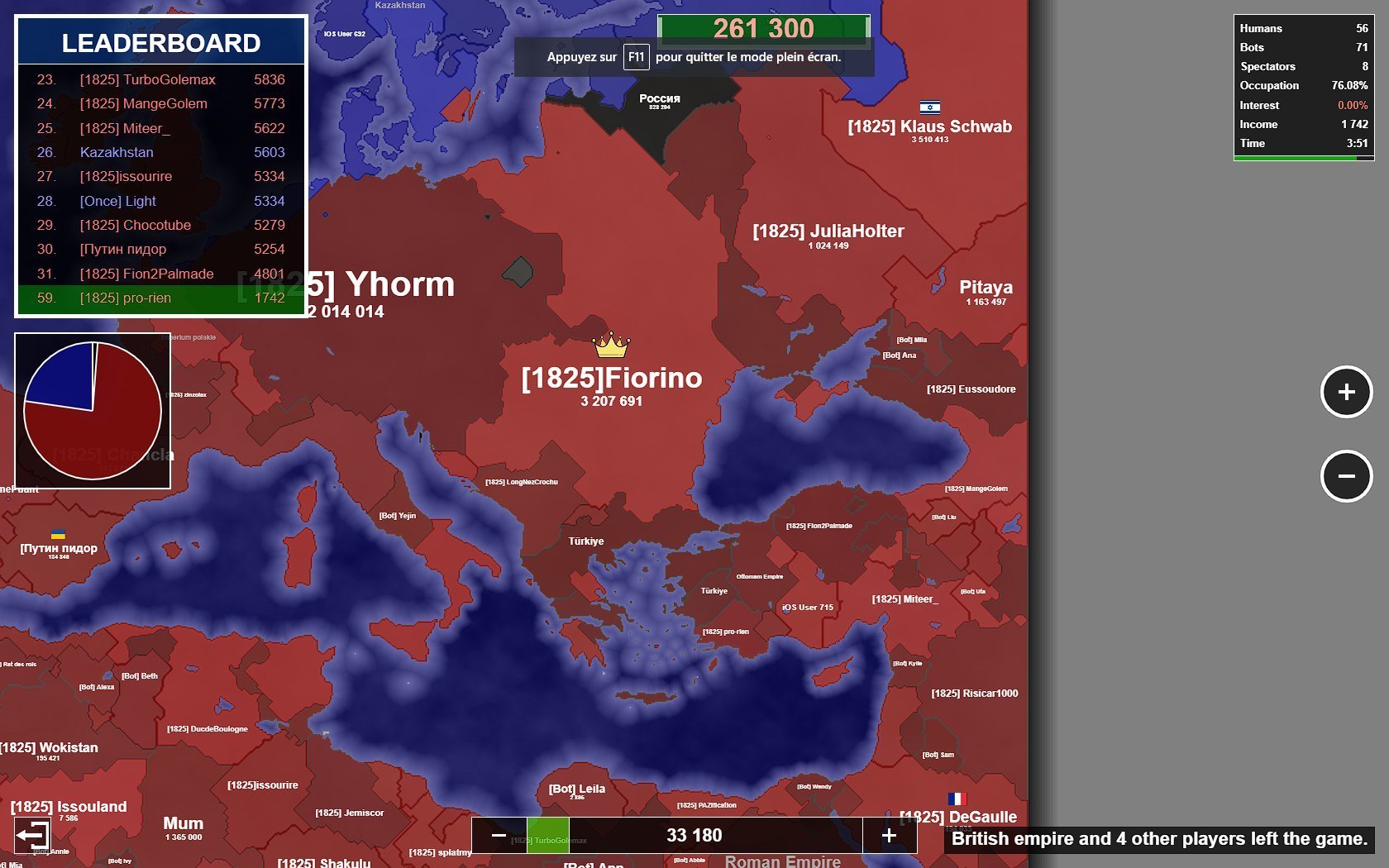Increase the troop percentage with the bar's plus
This screenshot has width=1389, height=868.
(x=889, y=836)
